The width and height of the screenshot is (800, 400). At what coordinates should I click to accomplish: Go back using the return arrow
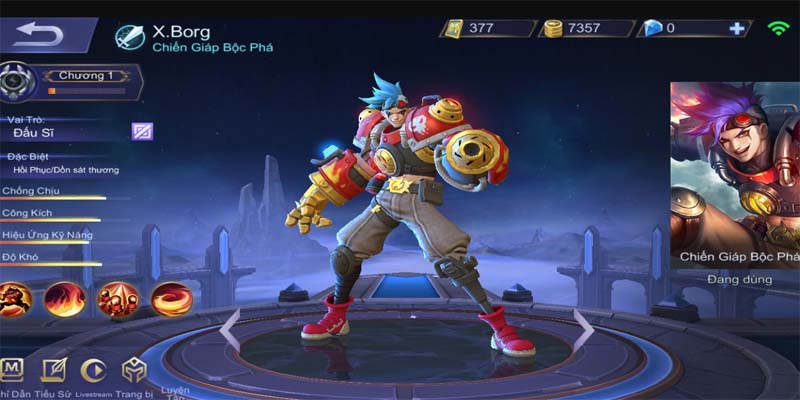click(38, 36)
